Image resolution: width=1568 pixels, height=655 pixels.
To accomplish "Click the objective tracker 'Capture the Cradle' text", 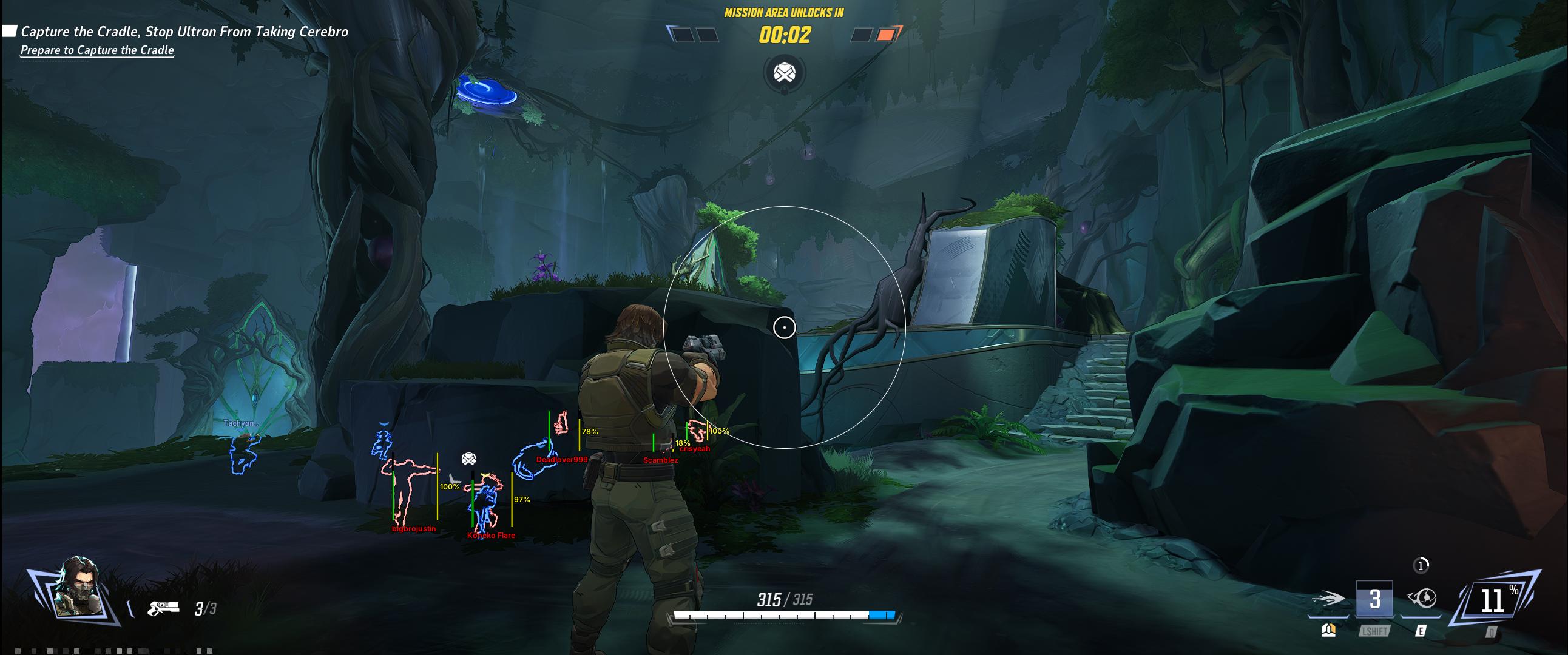I will coord(184,32).
